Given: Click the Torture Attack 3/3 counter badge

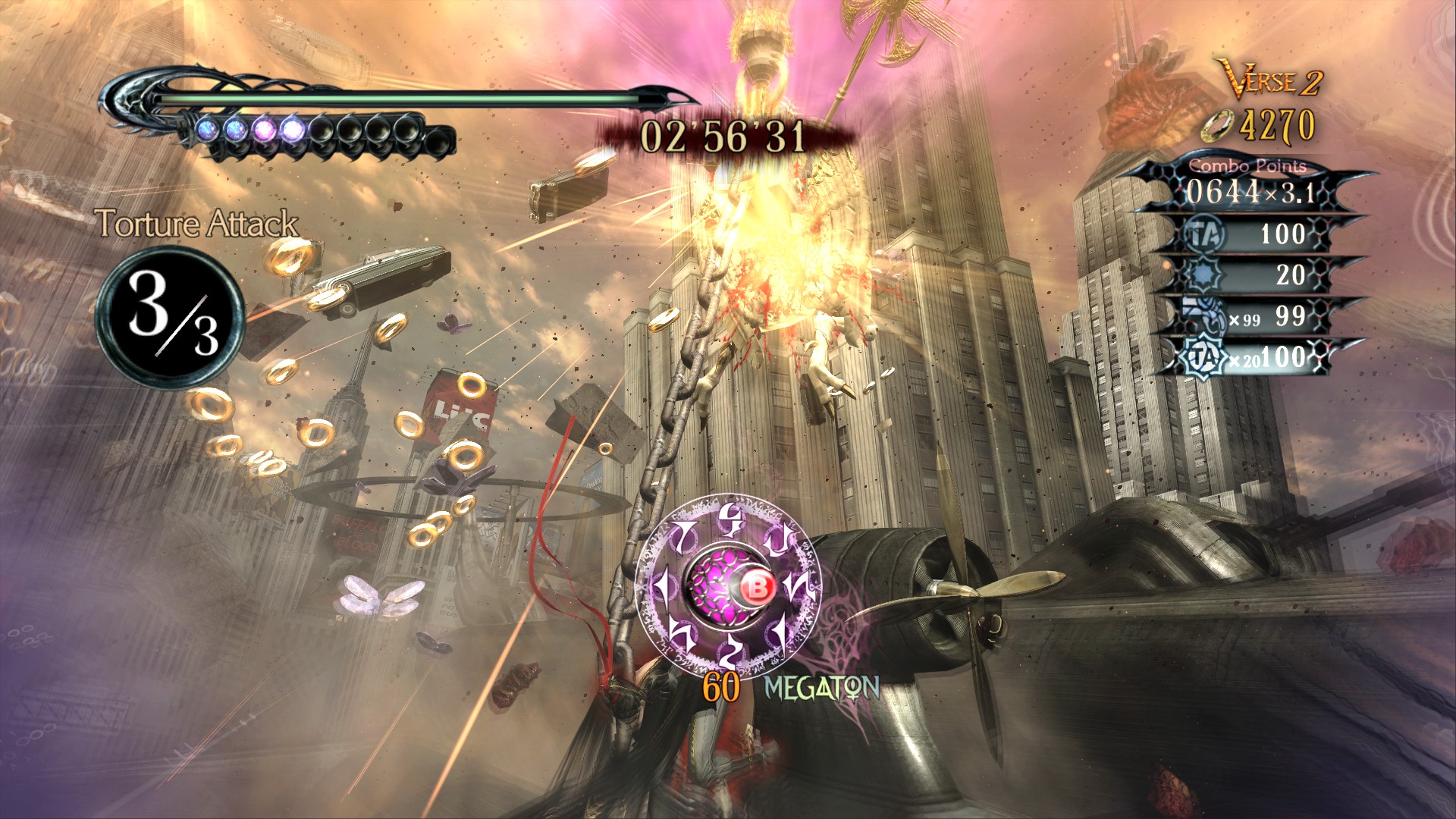Looking at the screenshot, I should click(x=170, y=318).
